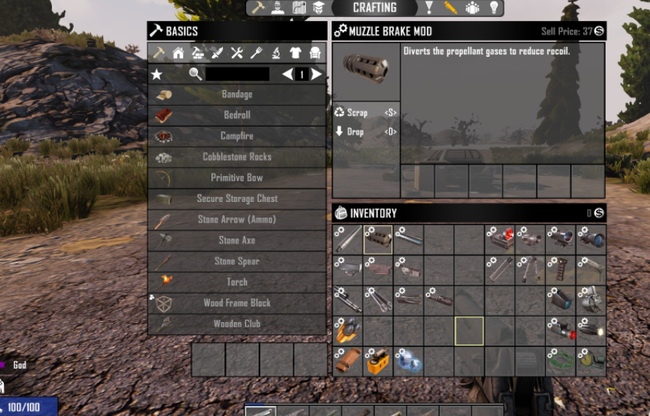Switch to the house-icon building category

pos(177,53)
